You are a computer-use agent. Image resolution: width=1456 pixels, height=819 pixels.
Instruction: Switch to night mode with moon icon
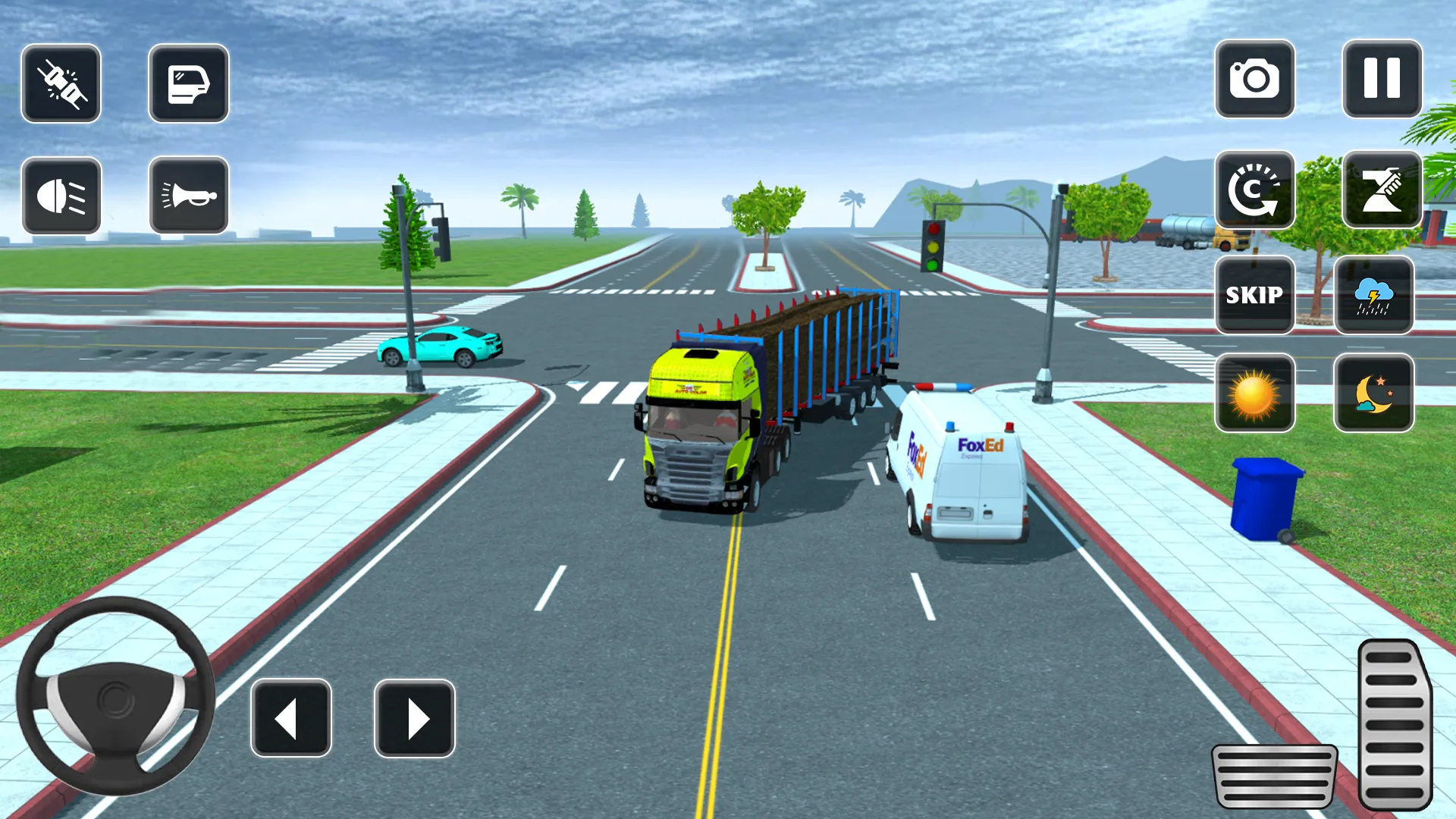click(x=1374, y=393)
